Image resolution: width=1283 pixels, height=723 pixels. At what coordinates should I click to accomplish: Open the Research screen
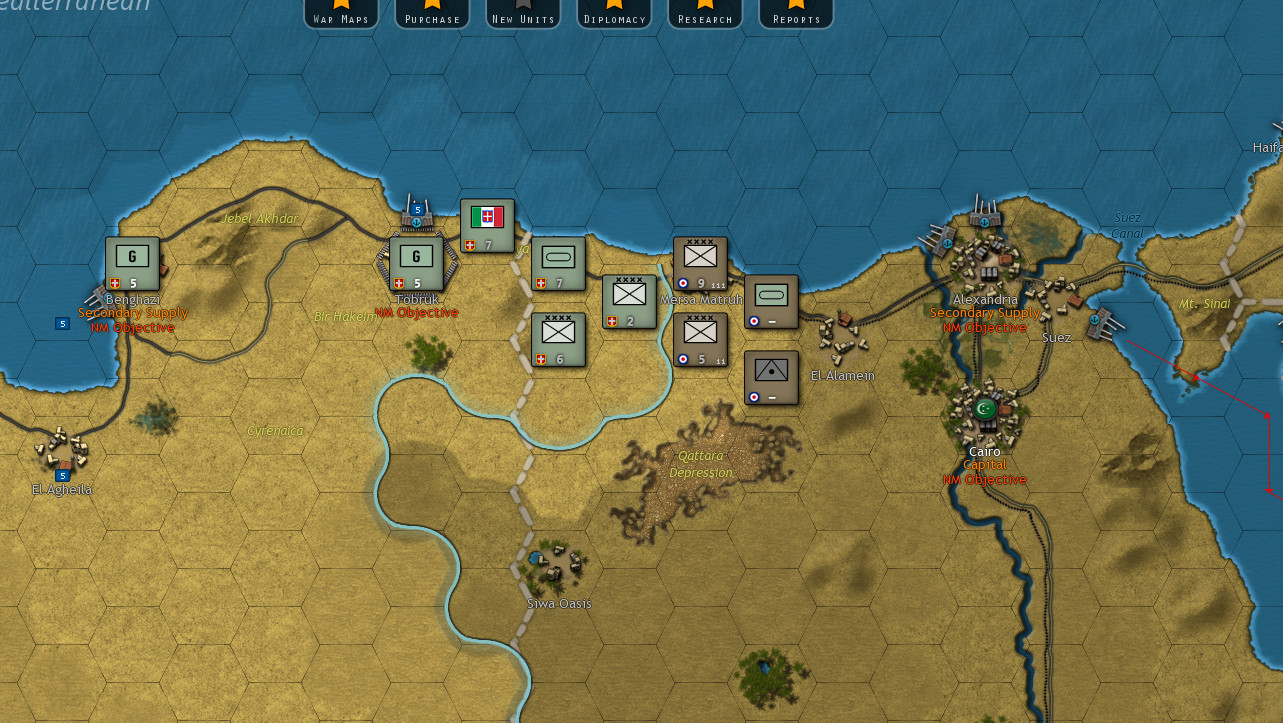point(704,14)
